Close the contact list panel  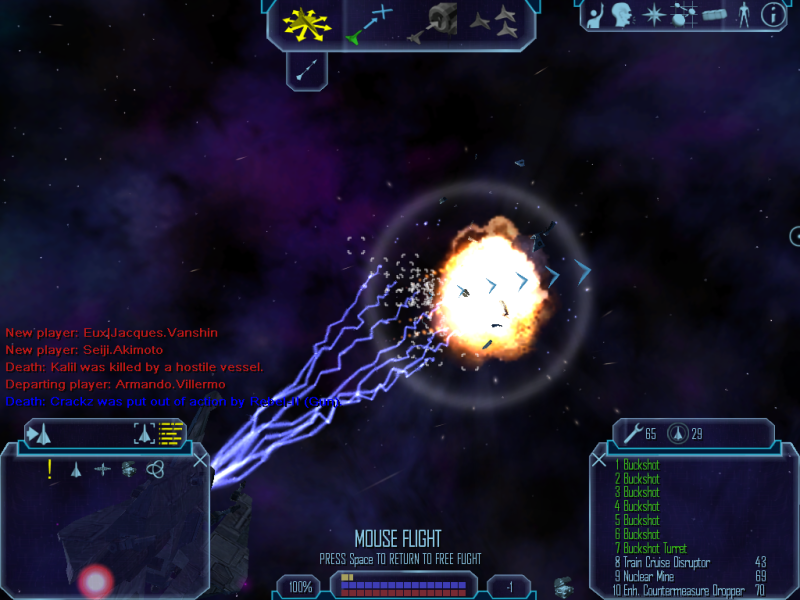(201, 460)
